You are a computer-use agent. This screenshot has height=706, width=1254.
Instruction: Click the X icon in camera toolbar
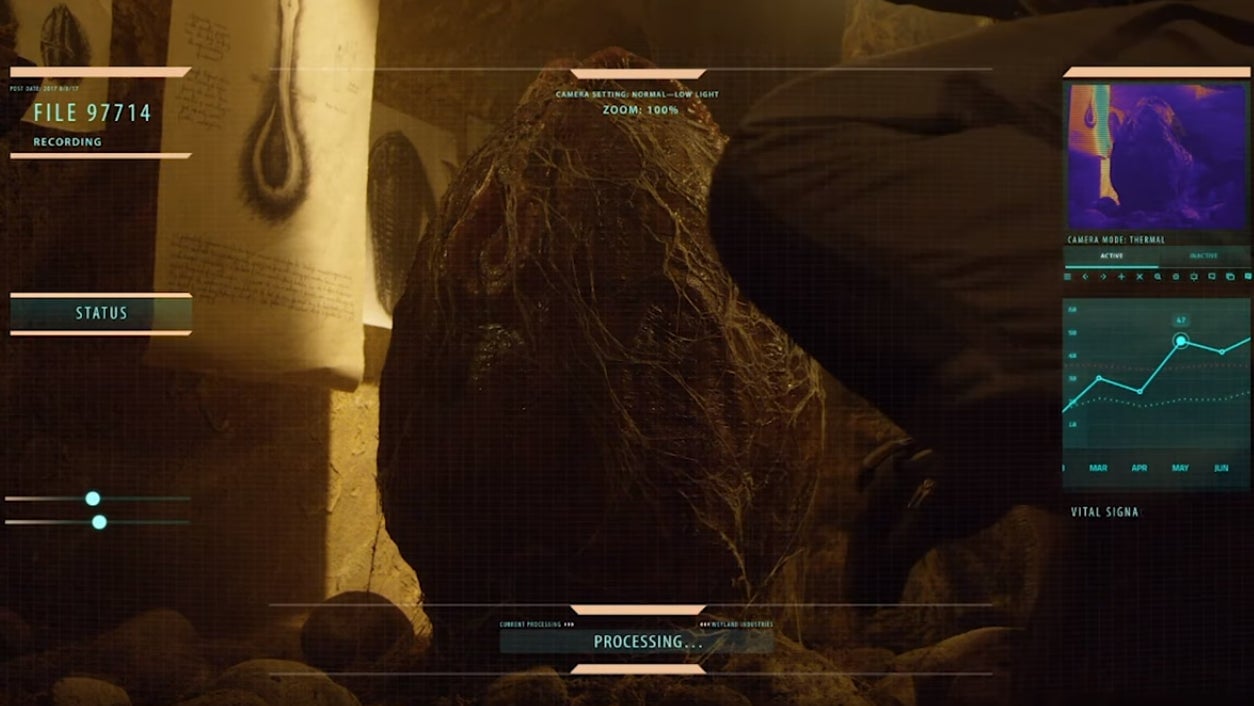1139,276
